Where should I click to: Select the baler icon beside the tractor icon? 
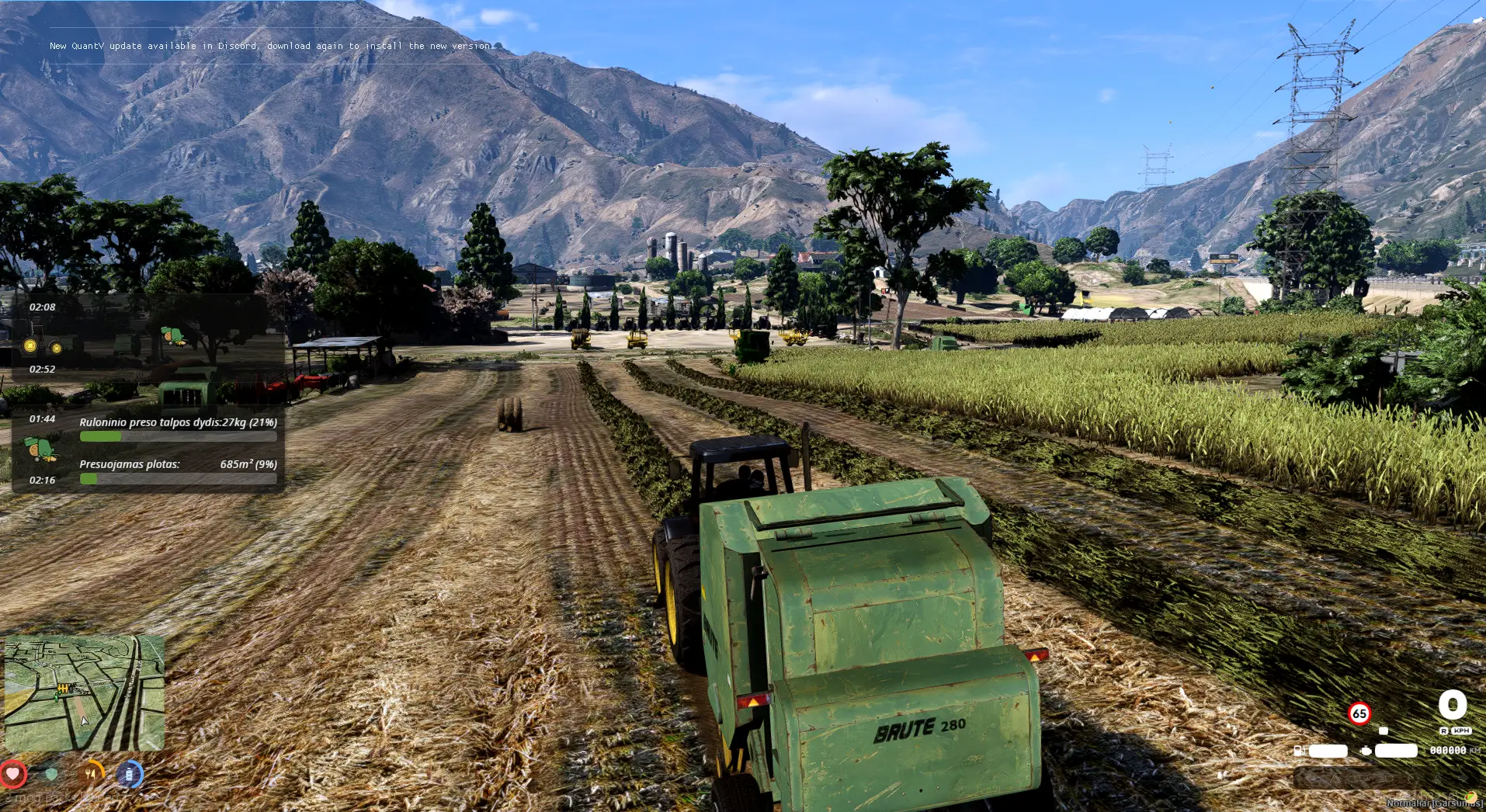click(174, 335)
